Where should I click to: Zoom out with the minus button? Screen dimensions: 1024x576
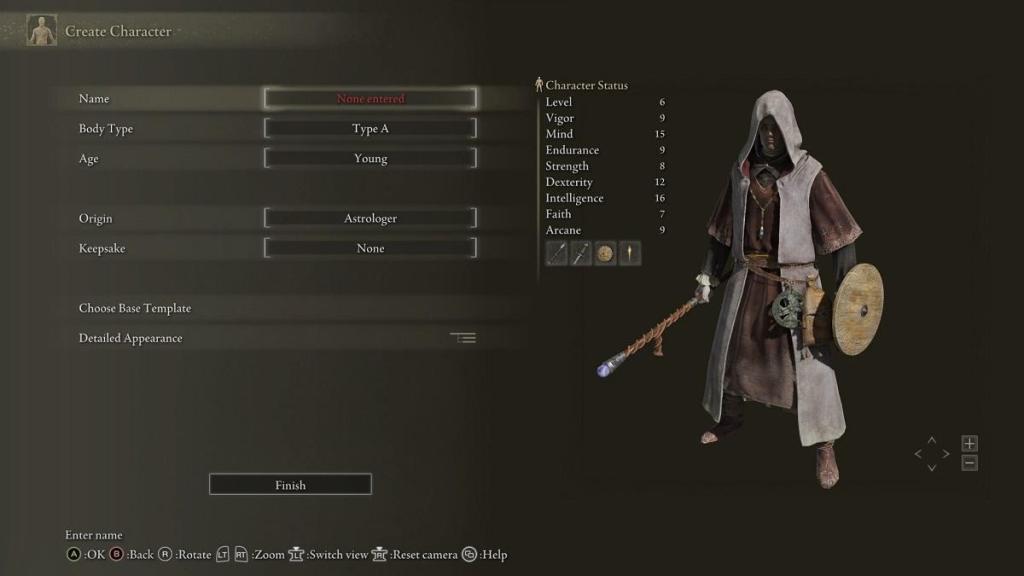coord(969,463)
